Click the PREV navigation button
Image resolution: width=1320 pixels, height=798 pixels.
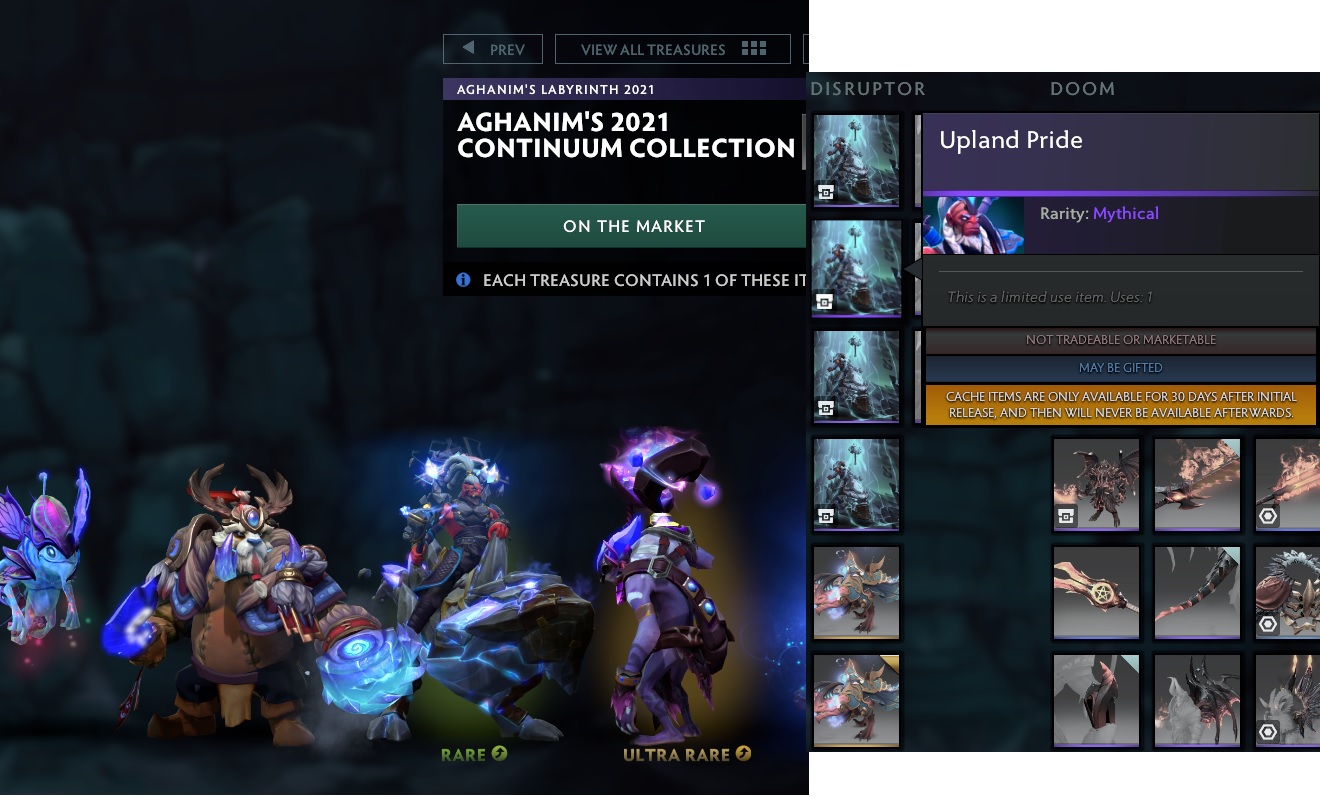[x=492, y=48]
